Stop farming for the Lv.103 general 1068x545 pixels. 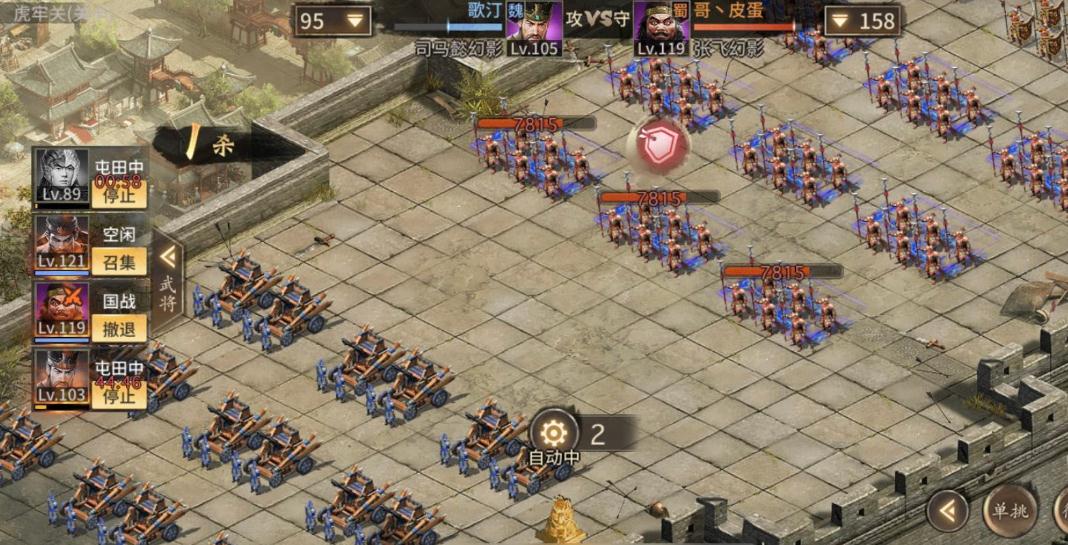point(119,394)
